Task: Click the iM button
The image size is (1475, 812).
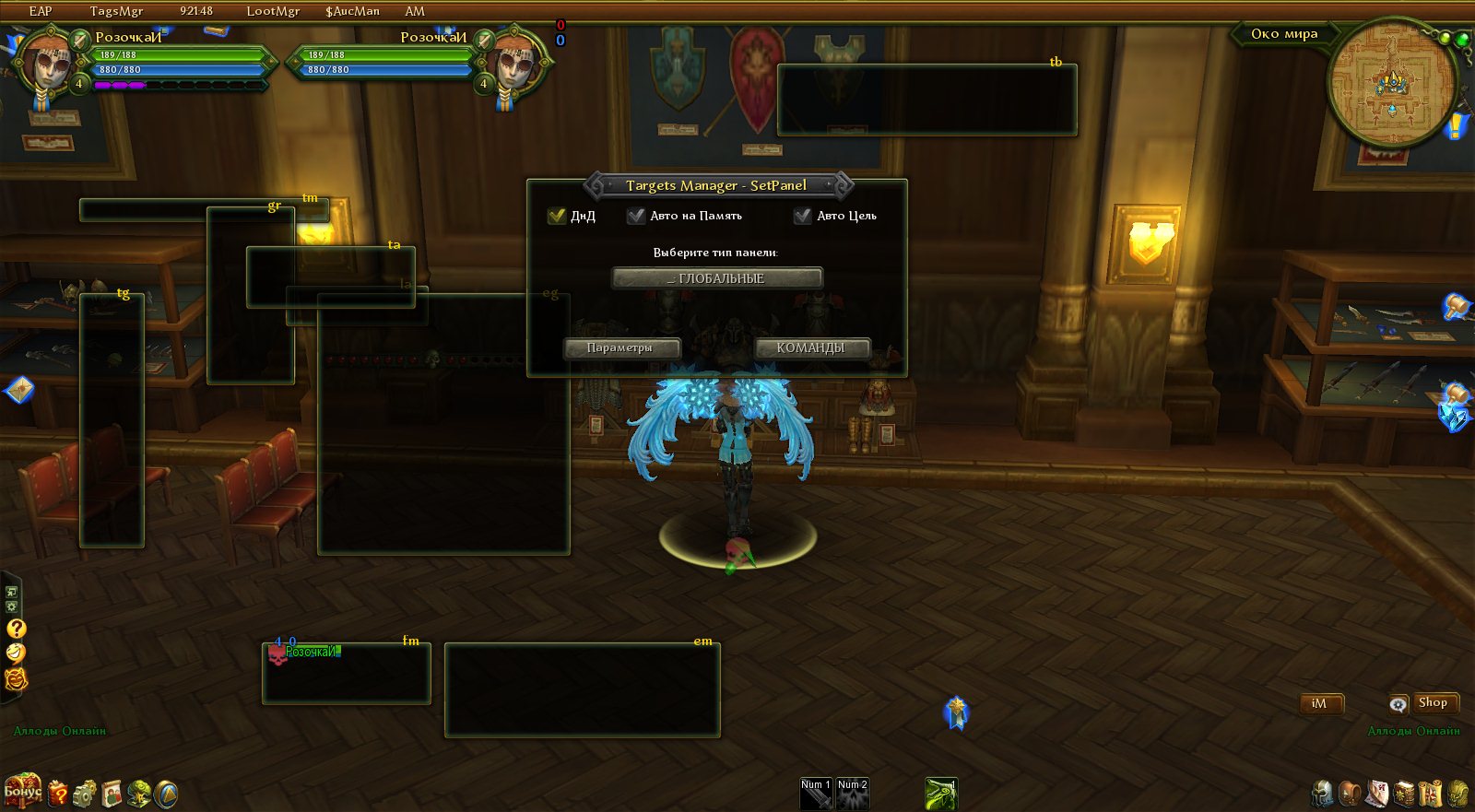Action: 1319,703
